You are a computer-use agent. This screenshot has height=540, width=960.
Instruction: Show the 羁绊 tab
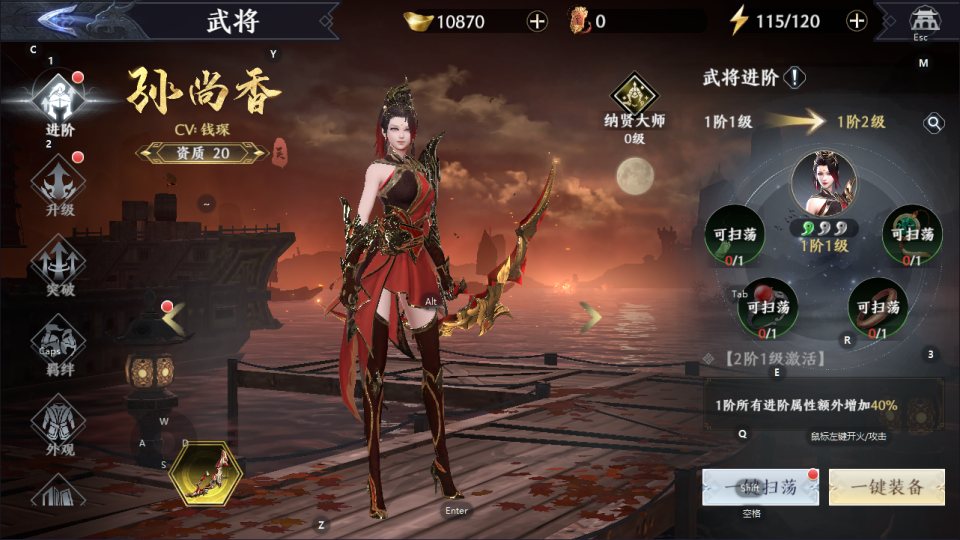59,345
